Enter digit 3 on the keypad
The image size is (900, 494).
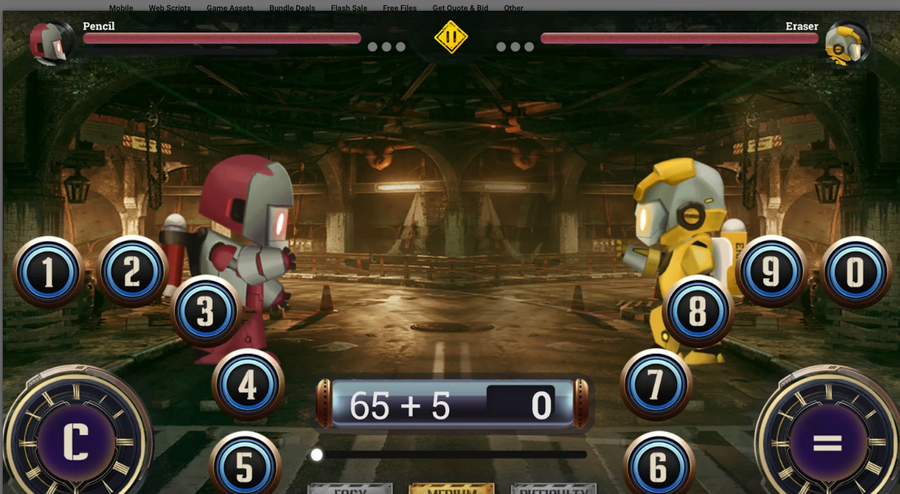(205, 310)
